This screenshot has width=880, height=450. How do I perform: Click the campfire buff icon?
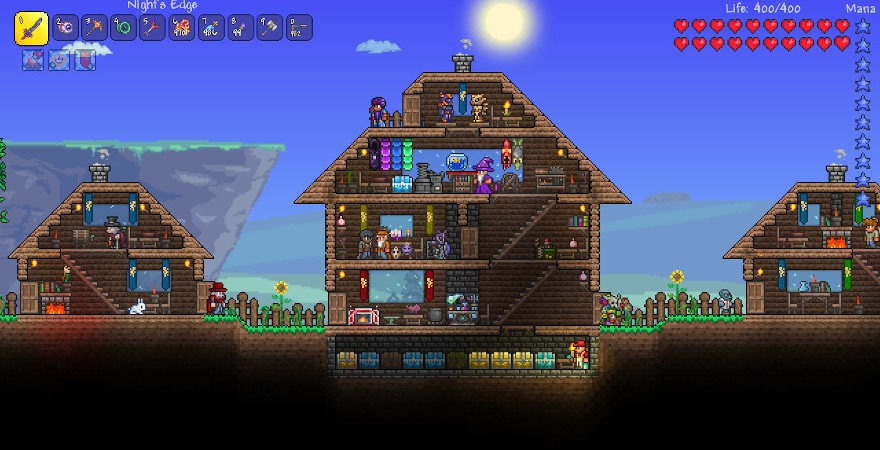[32, 60]
